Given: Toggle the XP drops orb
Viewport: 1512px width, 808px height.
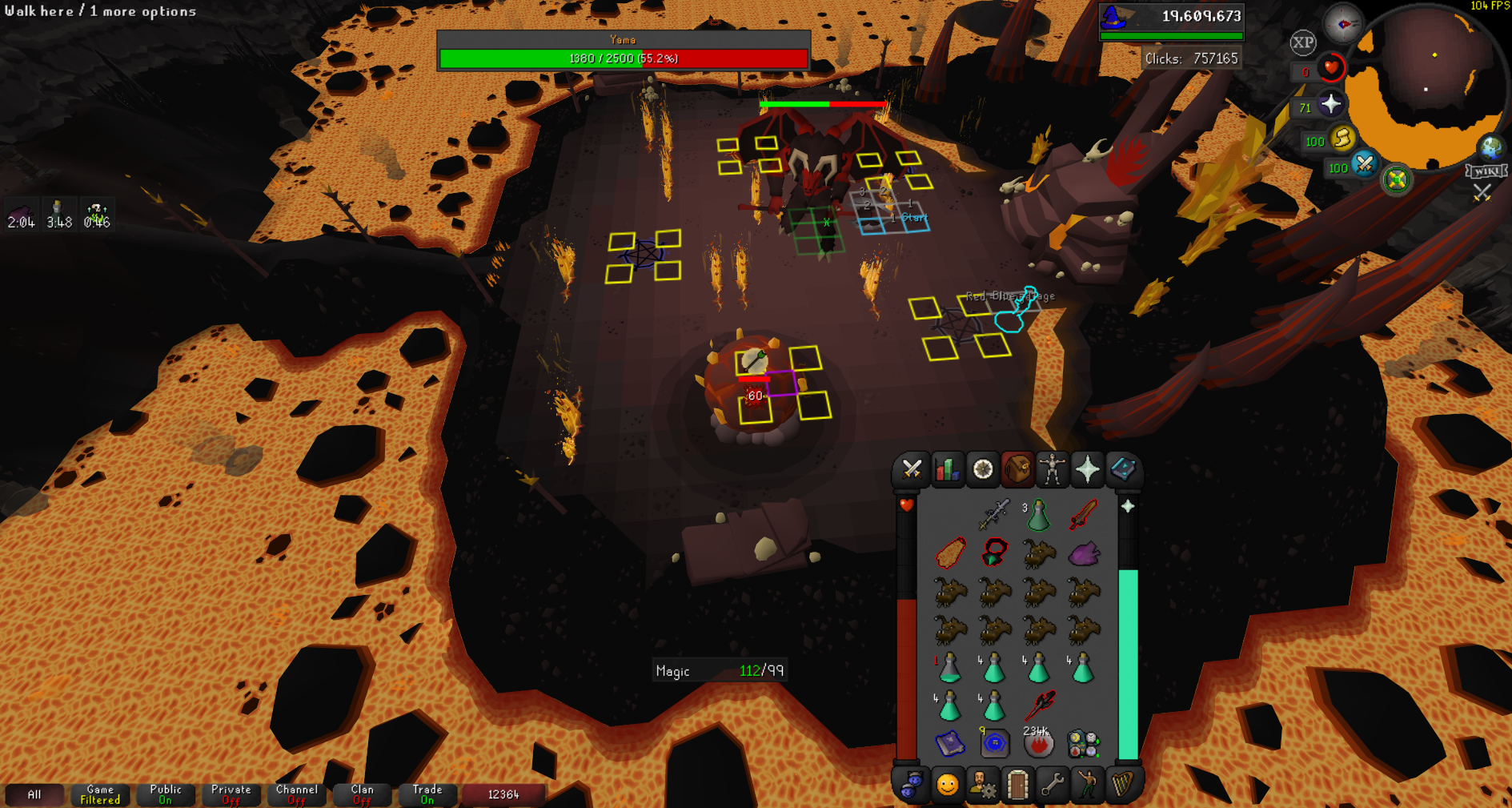Looking at the screenshot, I should (x=1302, y=42).
